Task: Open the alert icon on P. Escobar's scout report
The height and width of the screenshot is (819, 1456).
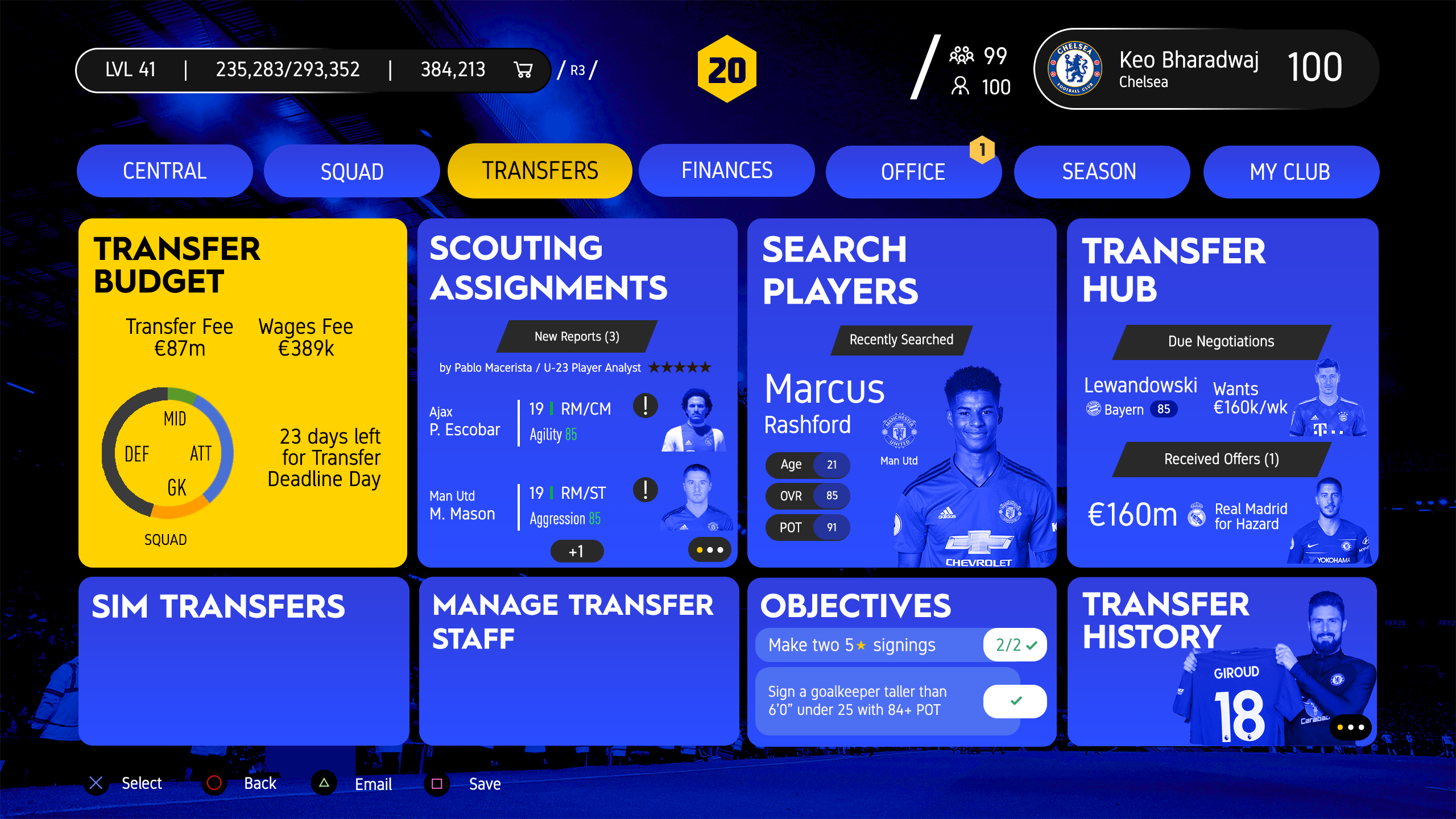Action: (x=645, y=406)
